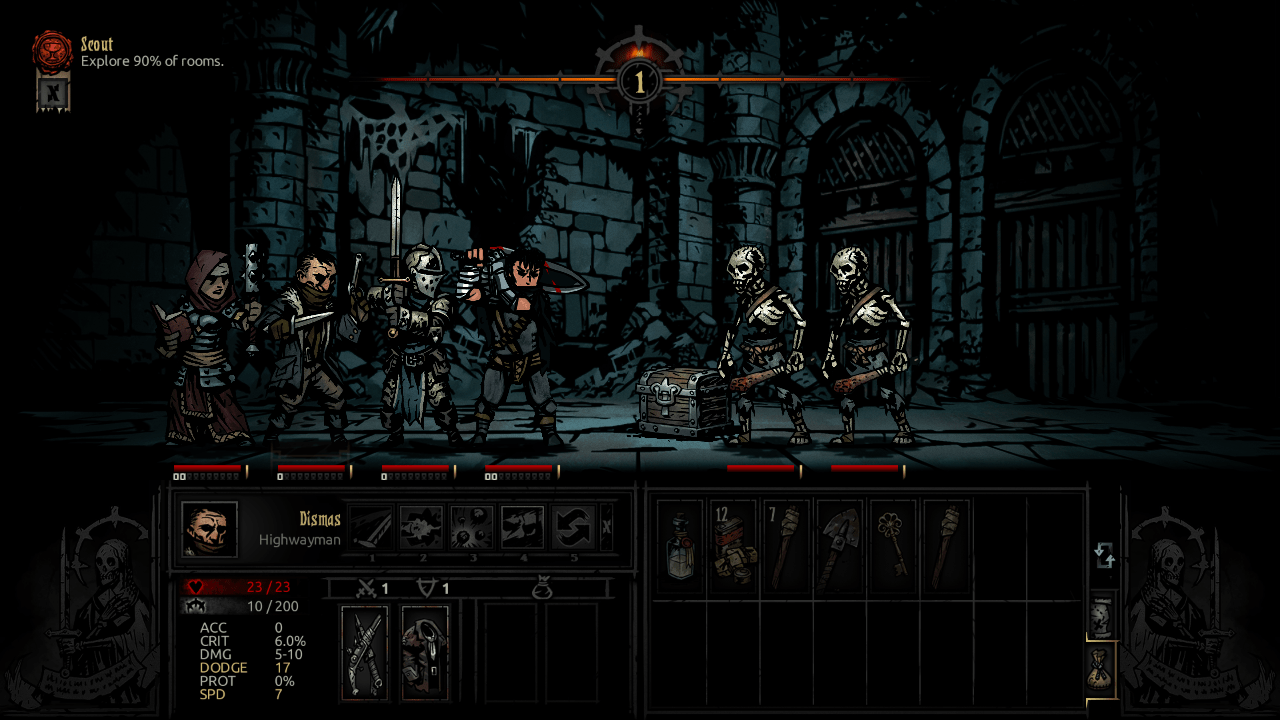Select Duelist's Advance in skill slot 5
This screenshot has width=1280, height=720.
[x=572, y=525]
